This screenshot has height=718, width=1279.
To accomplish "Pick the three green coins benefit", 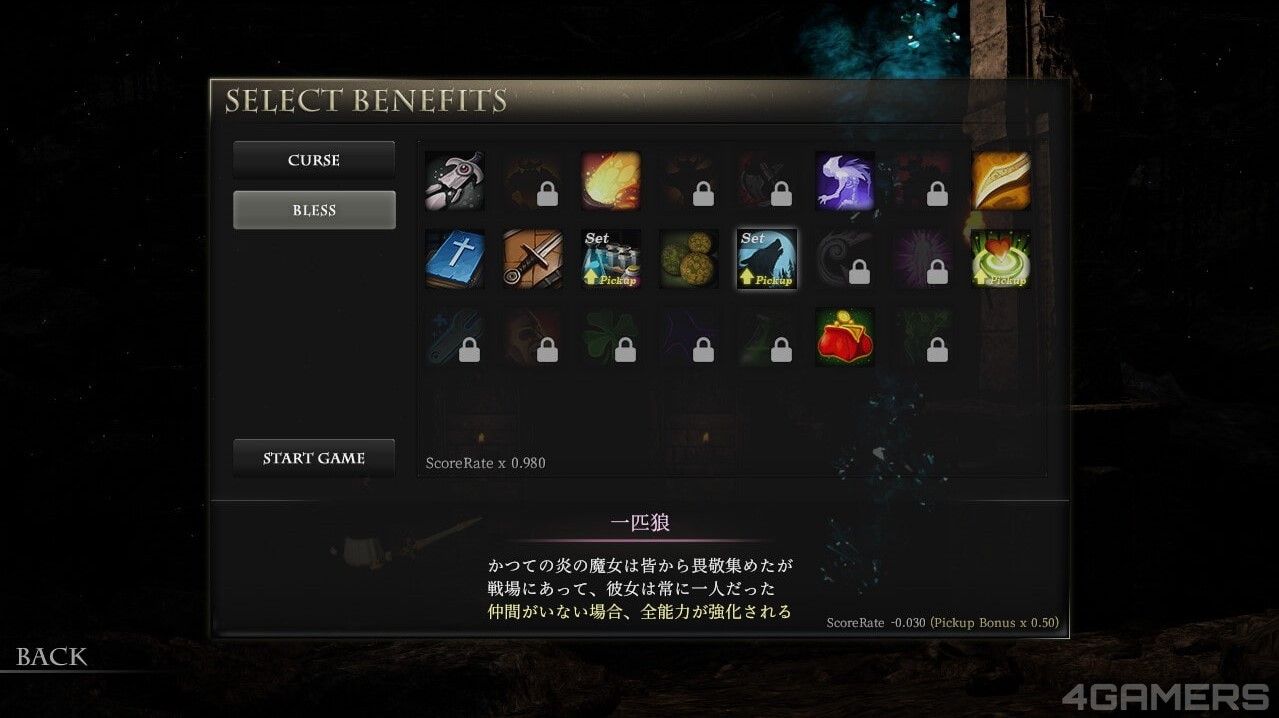I will pos(689,259).
